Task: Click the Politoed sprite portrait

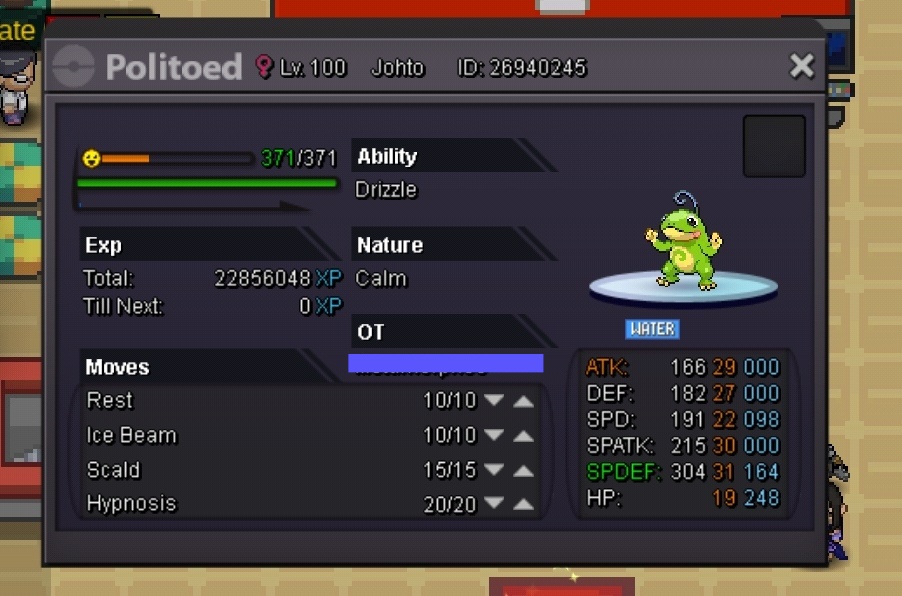Action: [x=683, y=243]
